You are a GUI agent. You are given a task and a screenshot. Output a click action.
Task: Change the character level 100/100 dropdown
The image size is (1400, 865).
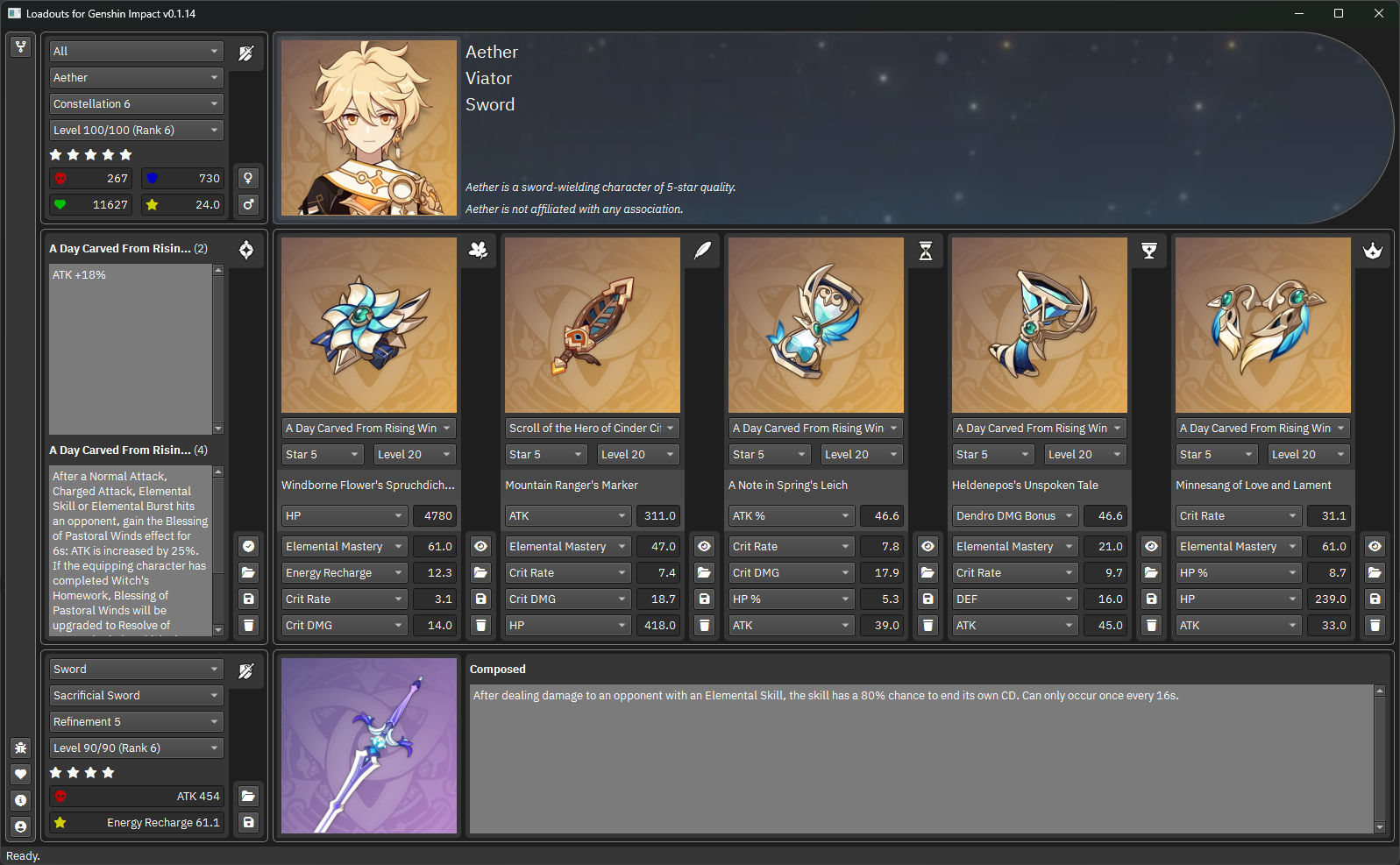(x=136, y=131)
